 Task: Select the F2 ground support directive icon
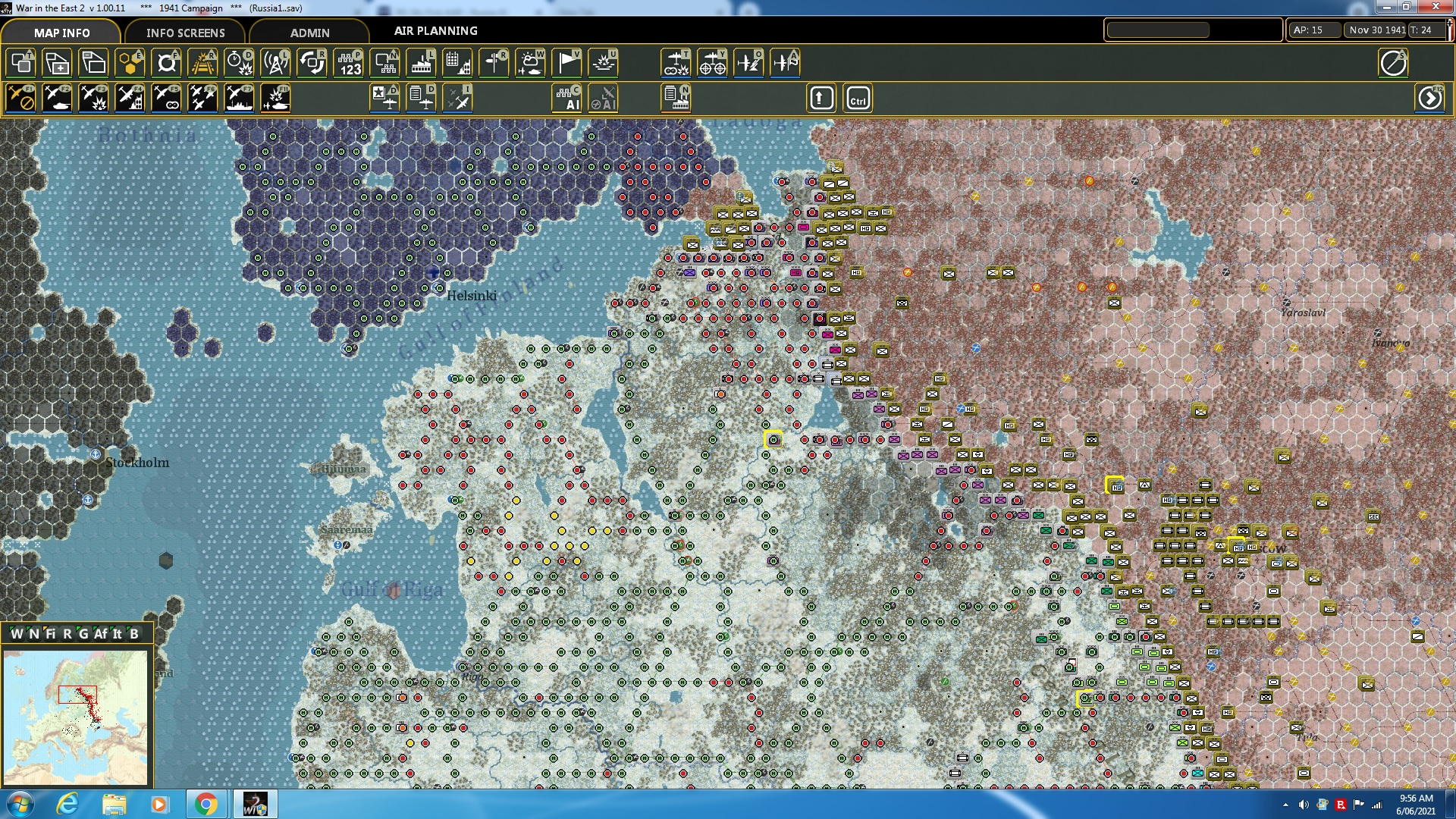[58, 97]
